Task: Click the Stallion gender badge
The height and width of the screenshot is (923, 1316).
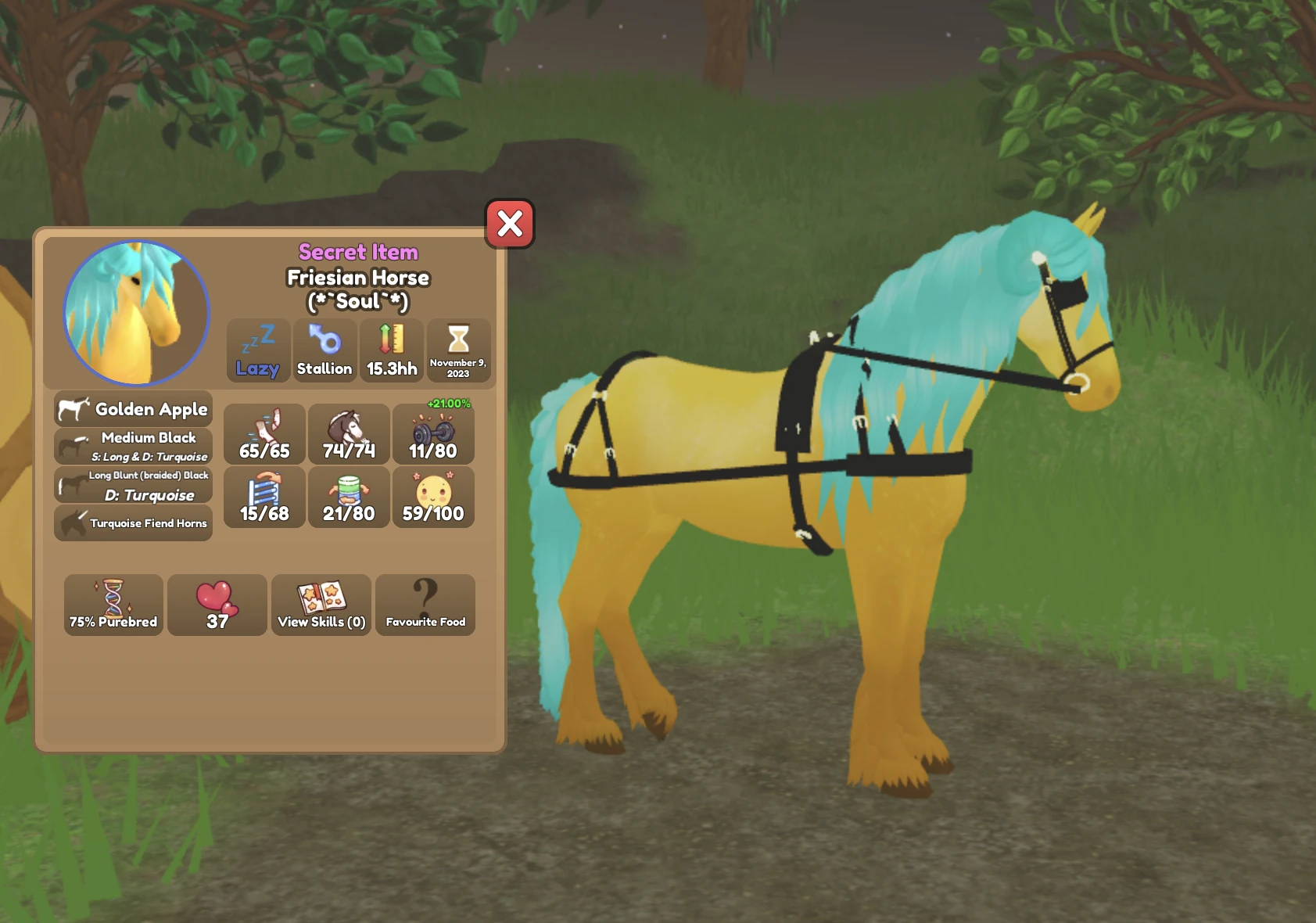Action: [325, 351]
